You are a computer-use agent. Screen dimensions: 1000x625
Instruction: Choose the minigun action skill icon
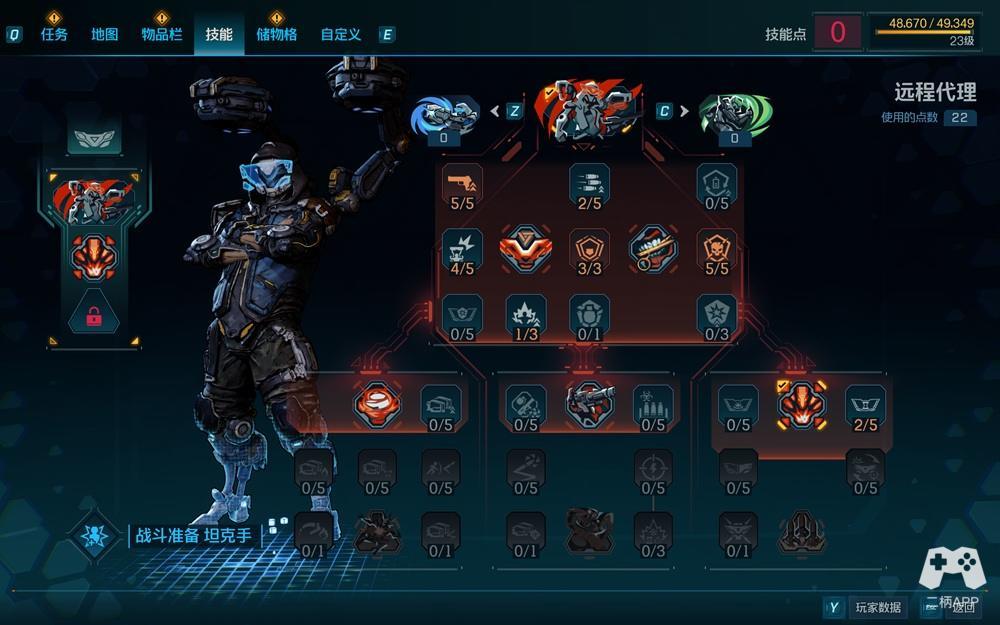pos(589,404)
